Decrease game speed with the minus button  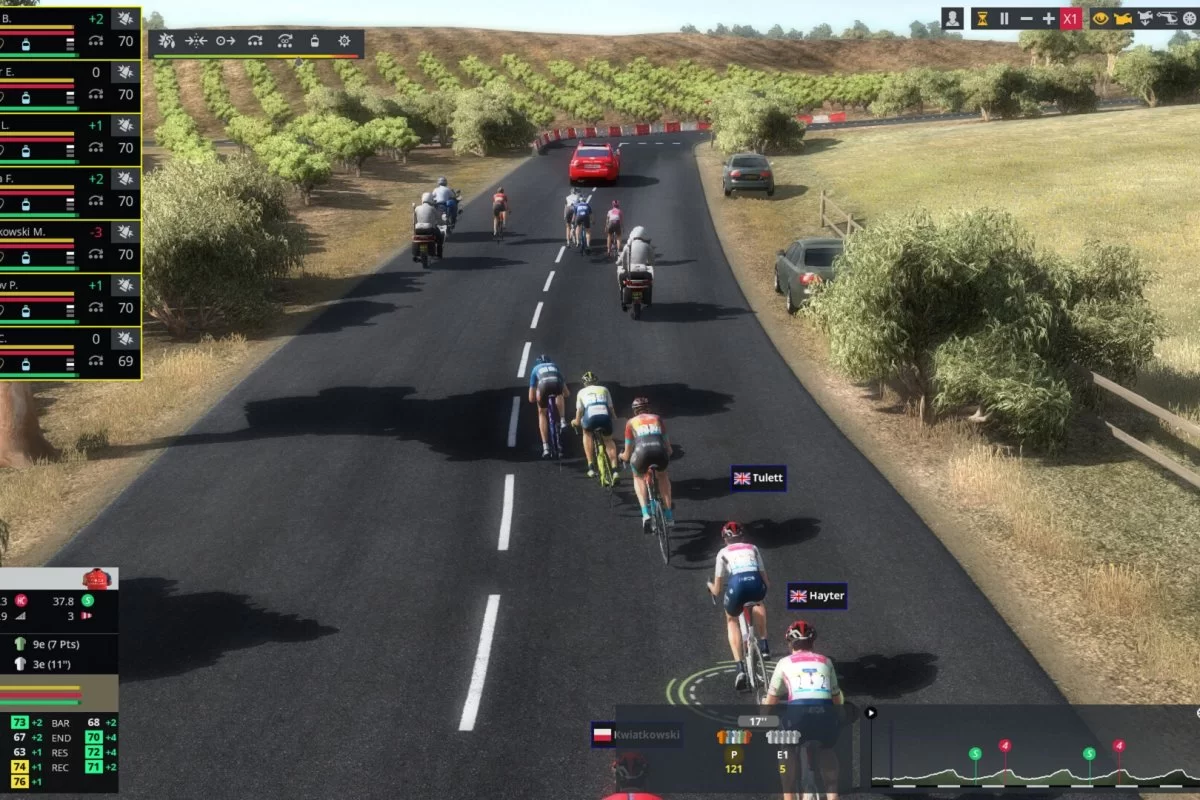(x=1026, y=18)
